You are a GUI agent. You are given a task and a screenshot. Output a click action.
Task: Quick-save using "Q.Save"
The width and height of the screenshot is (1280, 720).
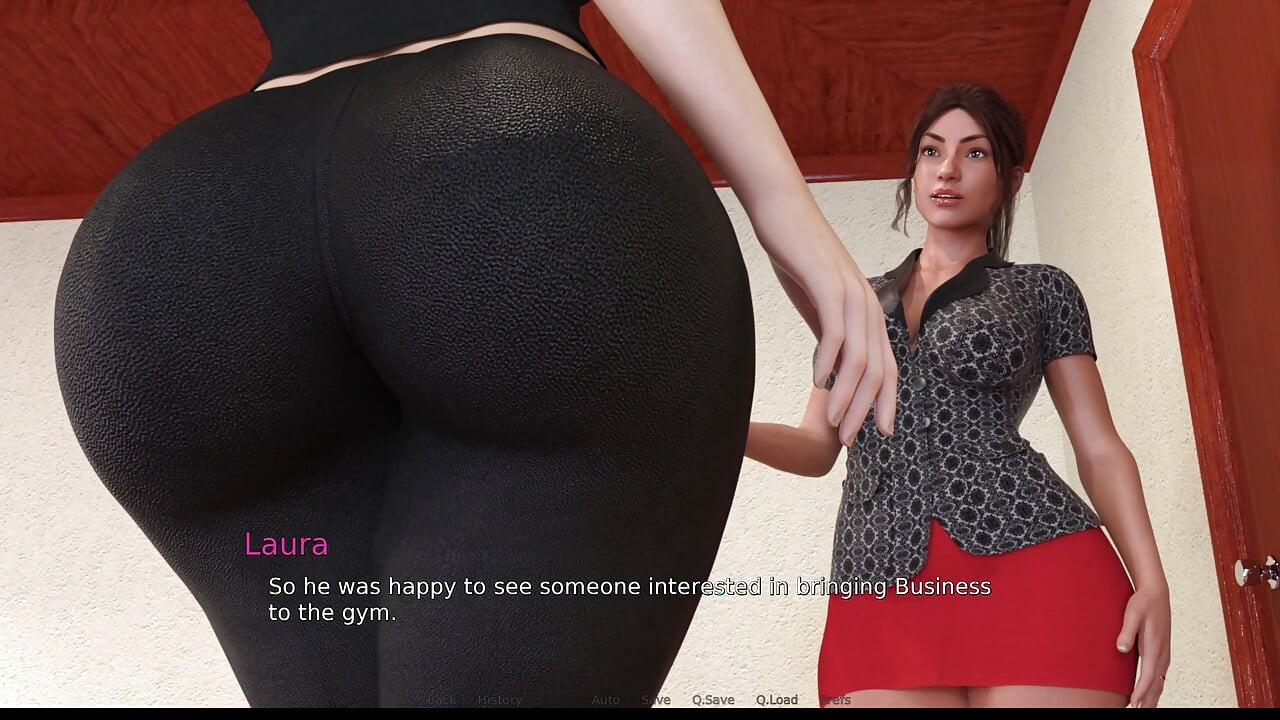(713, 701)
